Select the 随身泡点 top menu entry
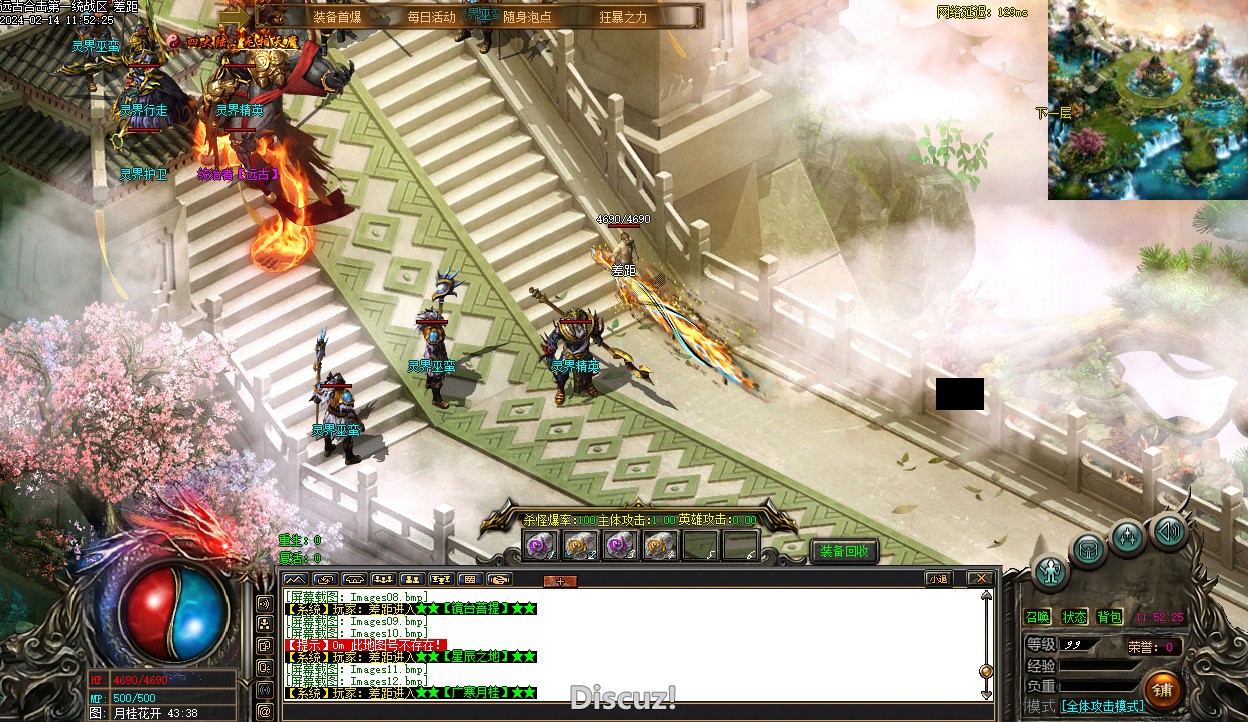 point(527,17)
